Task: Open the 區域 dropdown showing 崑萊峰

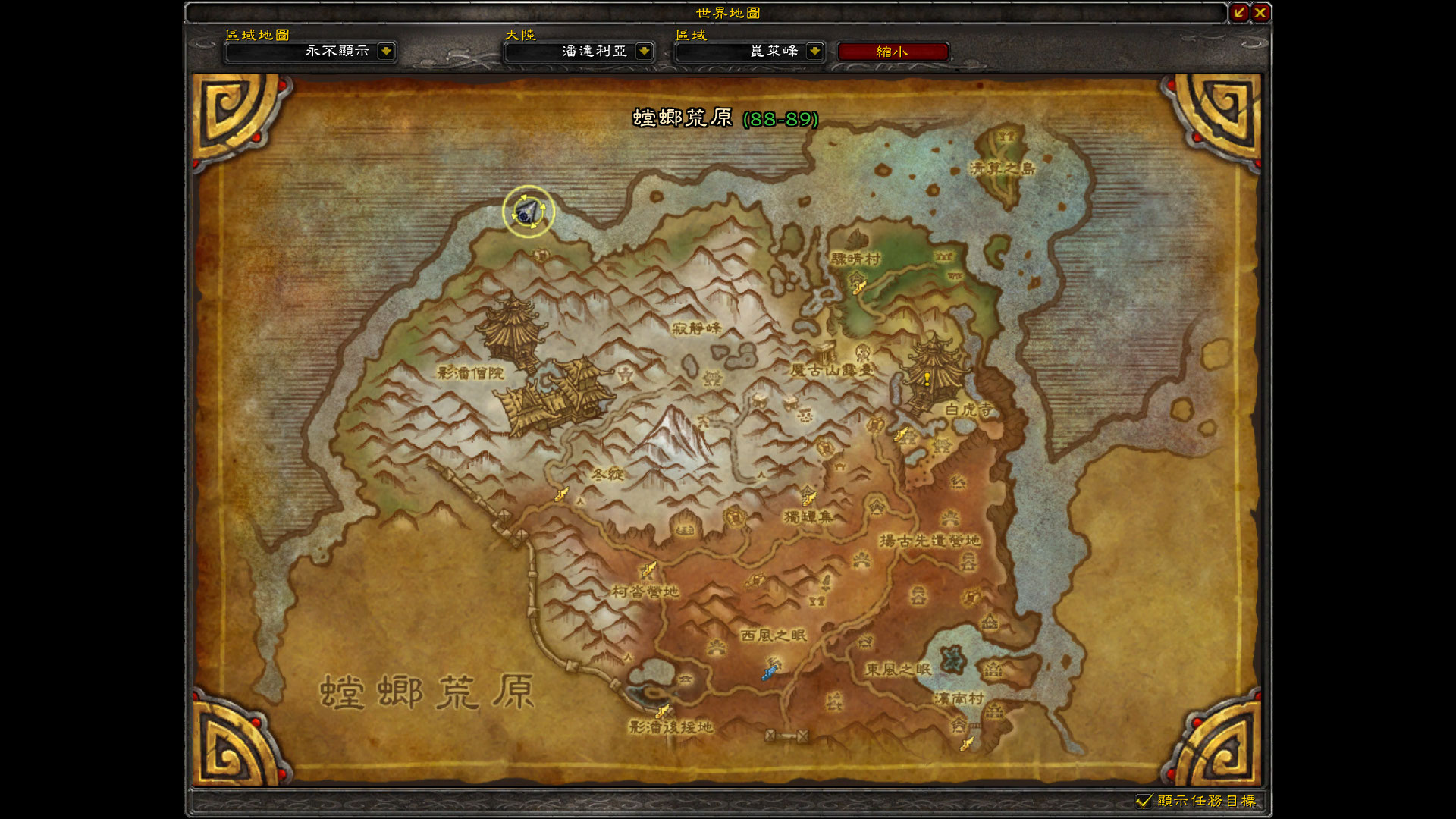Action: (751, 52)
